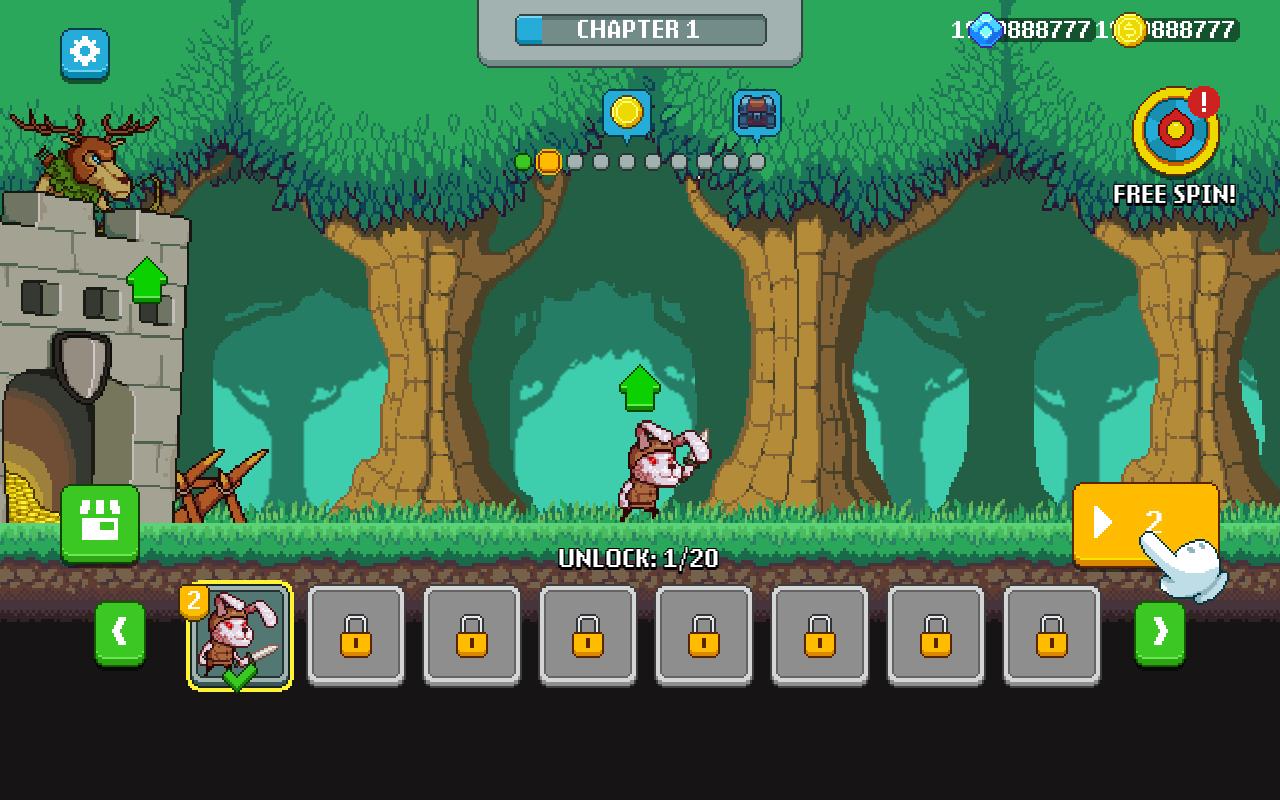Start the battle with yellow play button

click(x=1144, y=524)
